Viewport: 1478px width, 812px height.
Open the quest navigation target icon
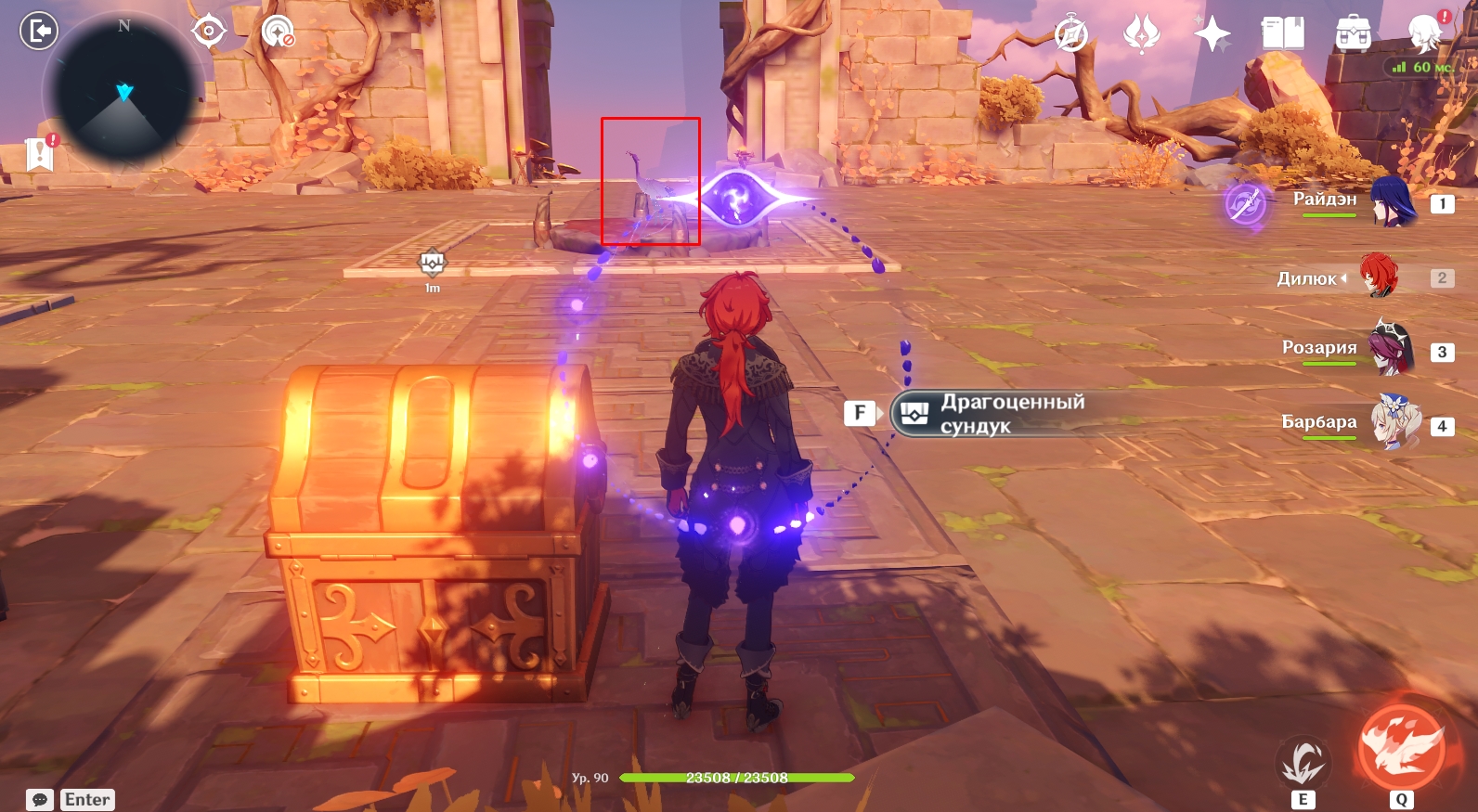(x=209, y=31)
